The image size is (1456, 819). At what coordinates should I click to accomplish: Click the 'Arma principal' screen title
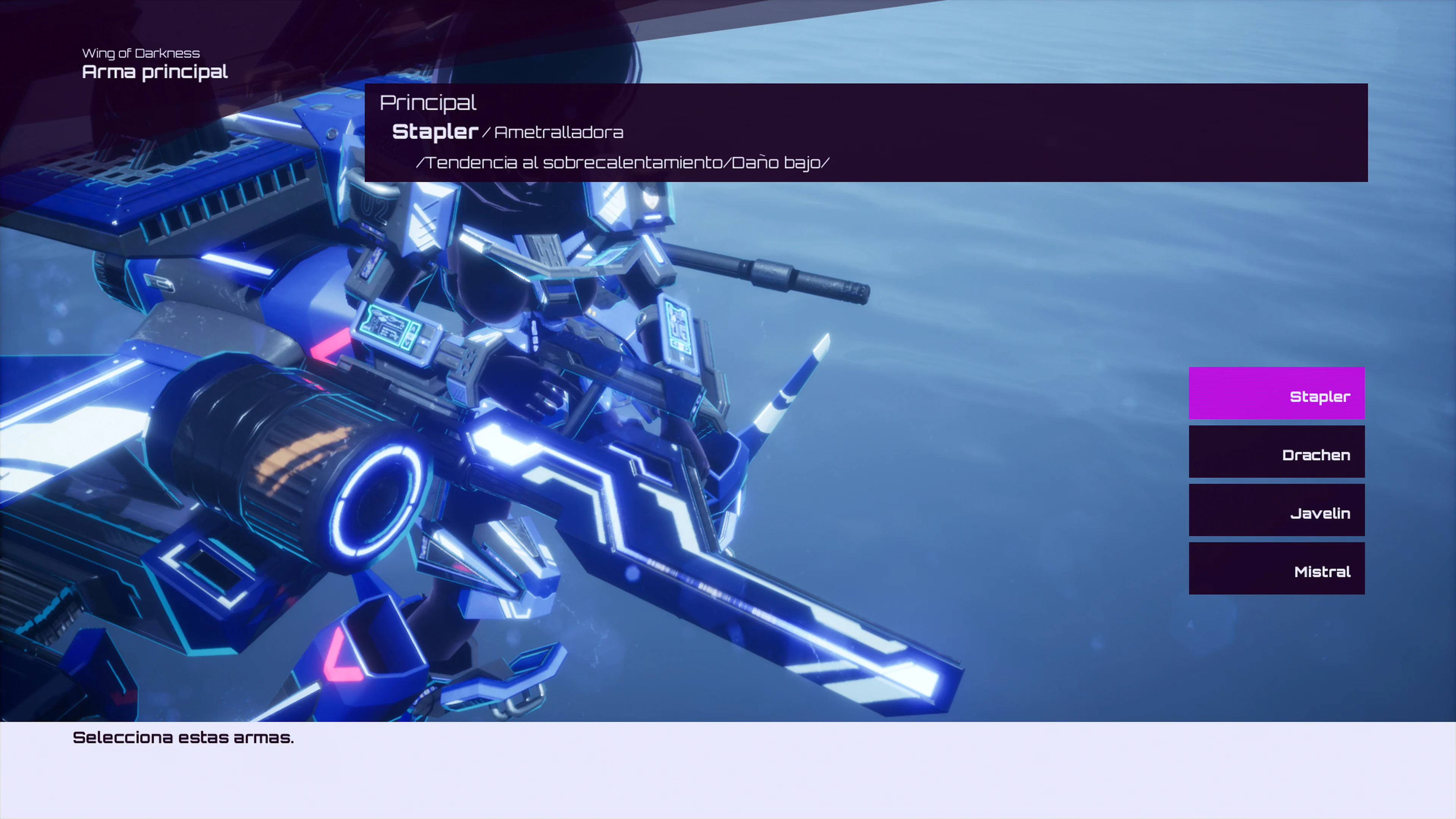click(155, 72)
